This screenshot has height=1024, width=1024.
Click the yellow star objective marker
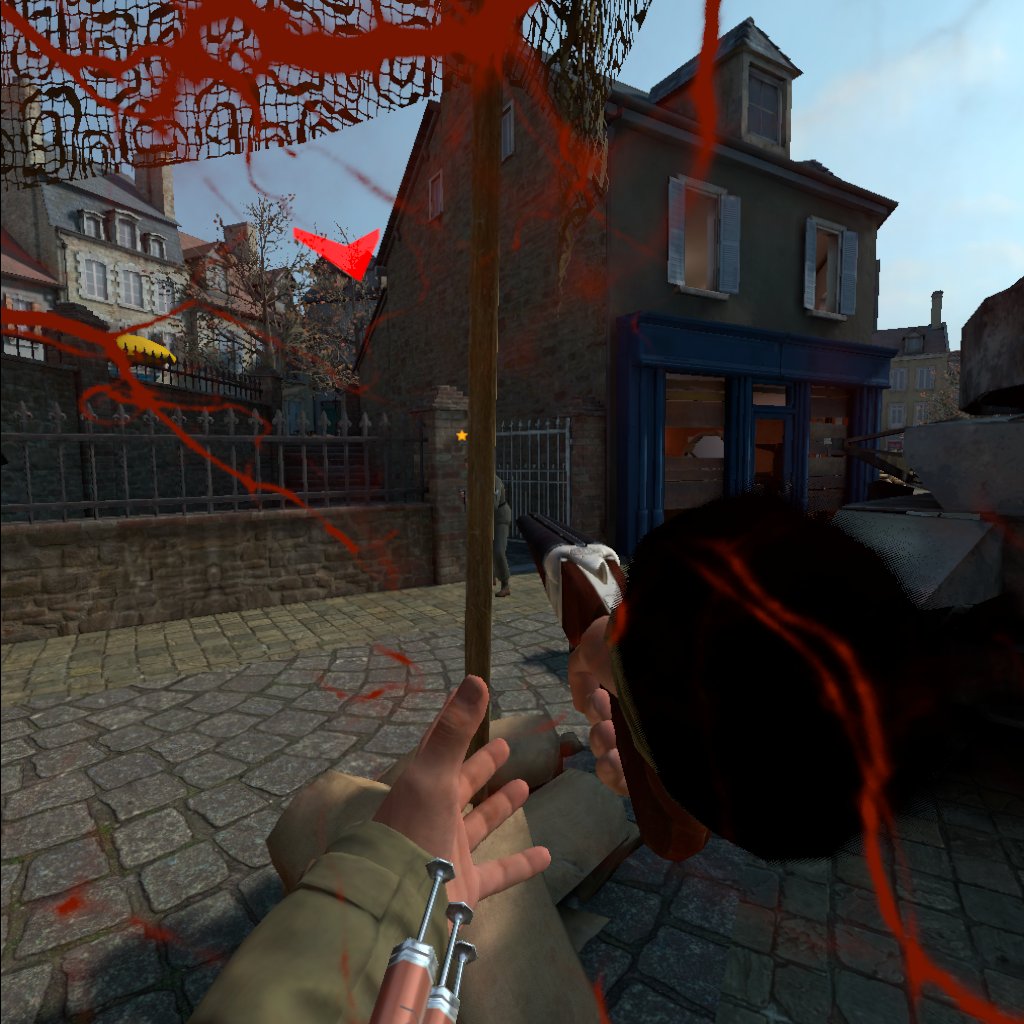(462, 435)
